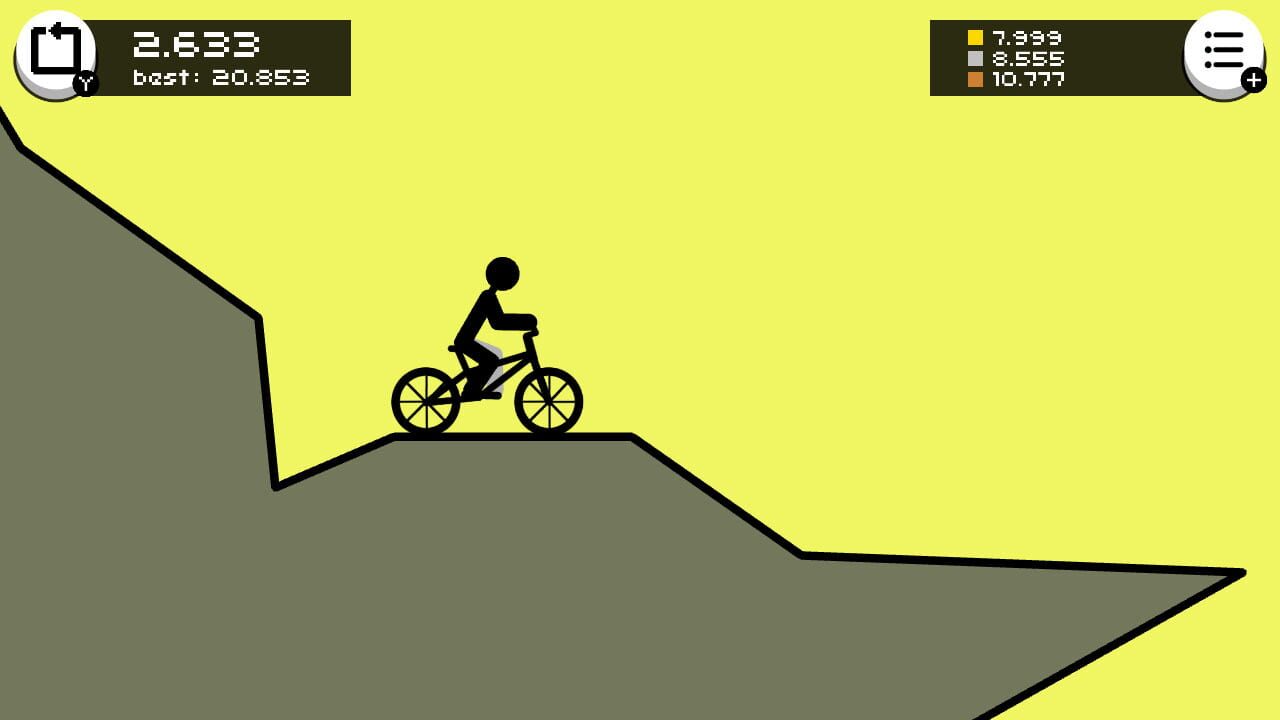Click the medal times panel

click(1060, 57)
